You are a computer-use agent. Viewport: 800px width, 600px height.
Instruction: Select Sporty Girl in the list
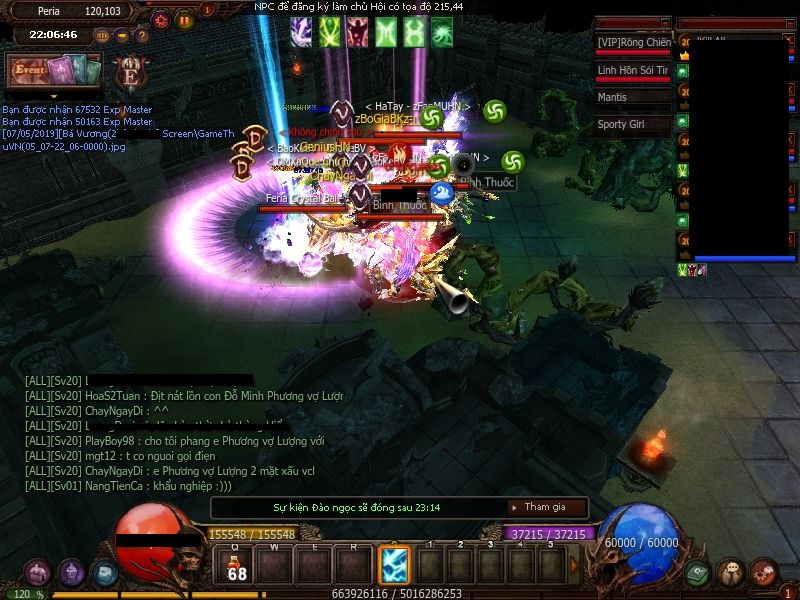[632, 124]
